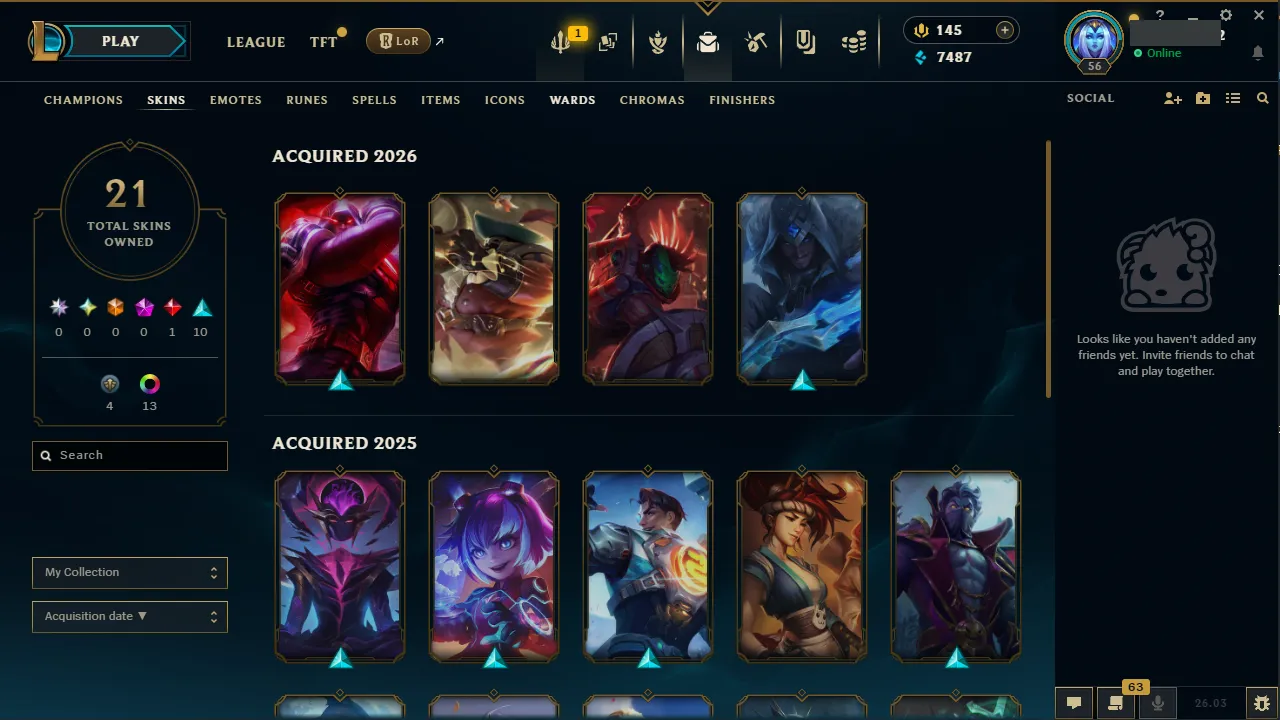Screen dimensions: 1280x720
Task: Switch to the Champions tab
Action: coord(83,100)
